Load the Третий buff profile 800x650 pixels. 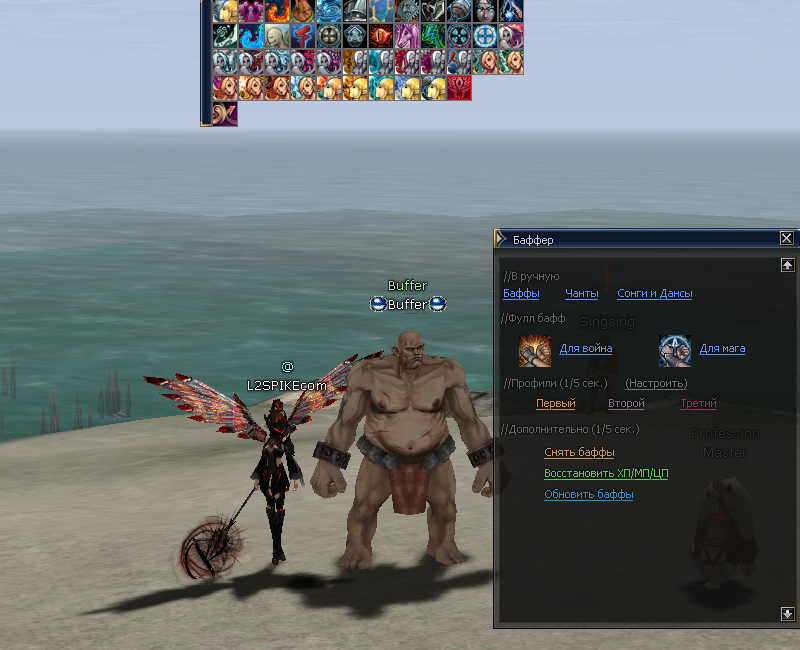pos(698,404)
